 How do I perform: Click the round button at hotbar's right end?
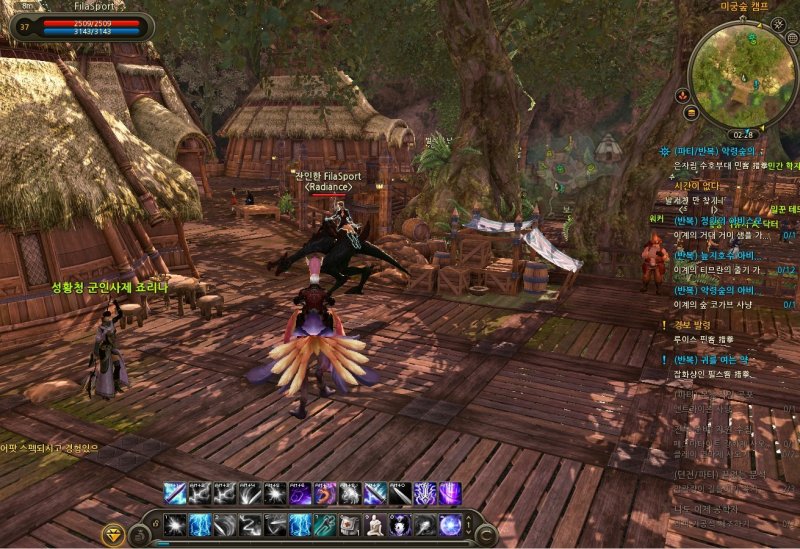coord(485,534)
